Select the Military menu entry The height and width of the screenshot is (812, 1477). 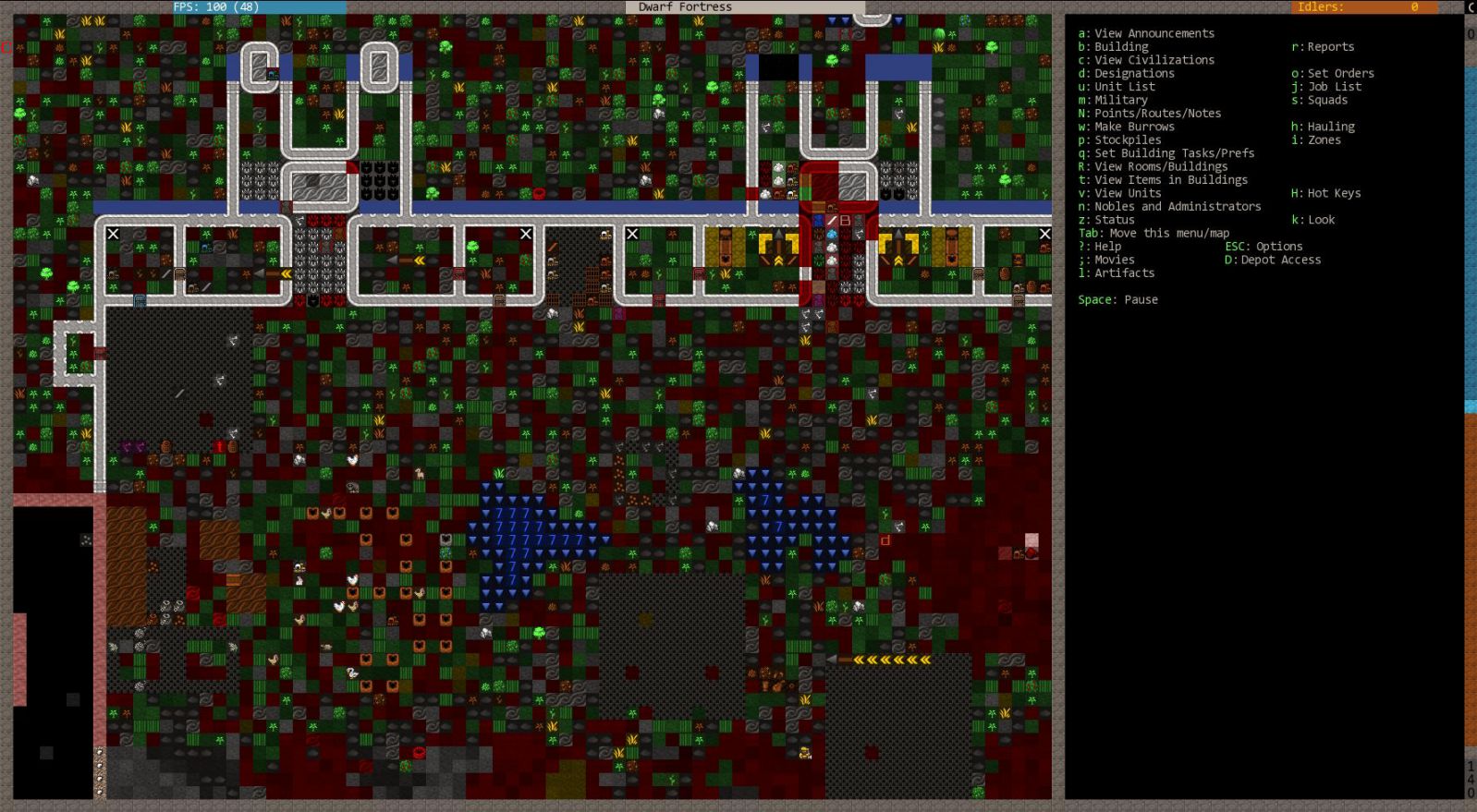1120,100
